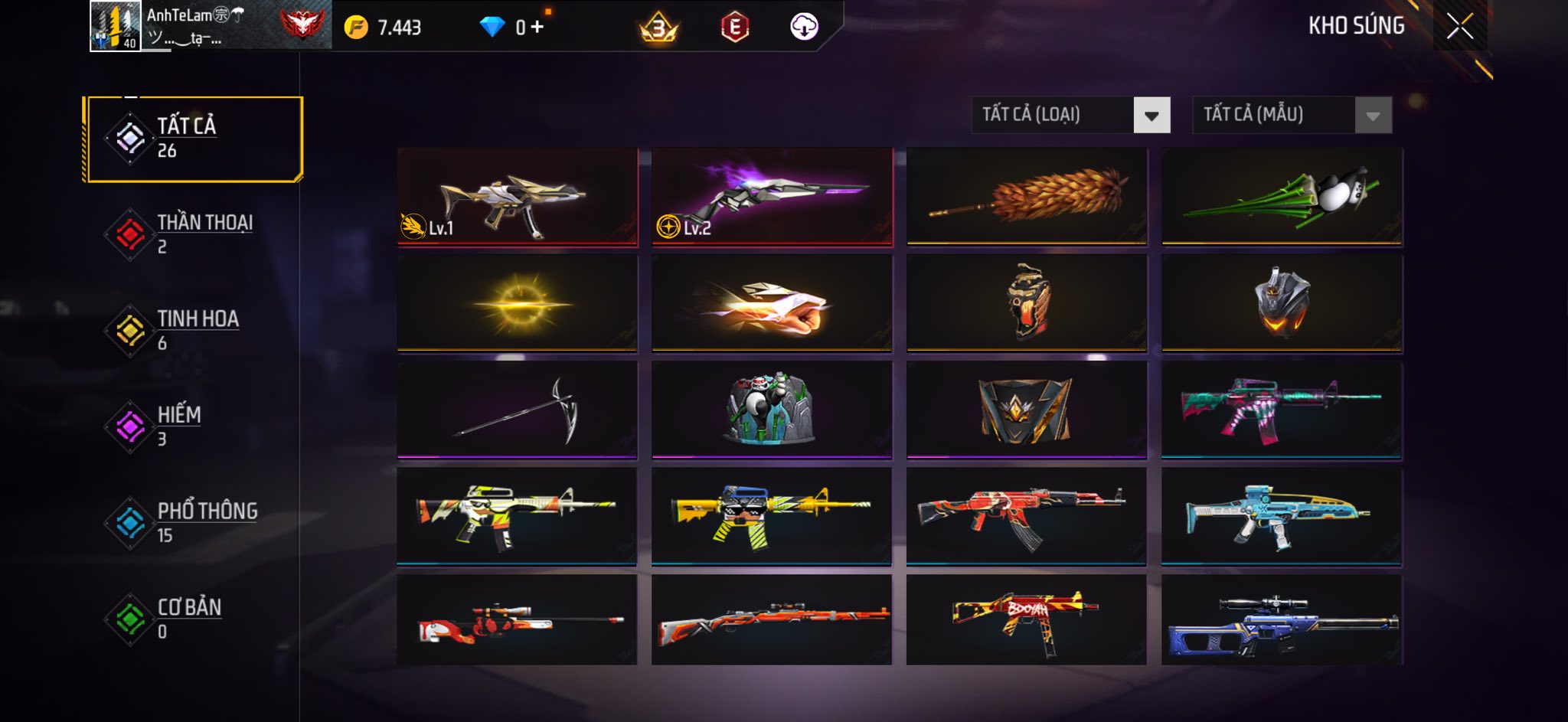
Task: Choose the feather duster melee skin
Action: [x=1027, y=198]
